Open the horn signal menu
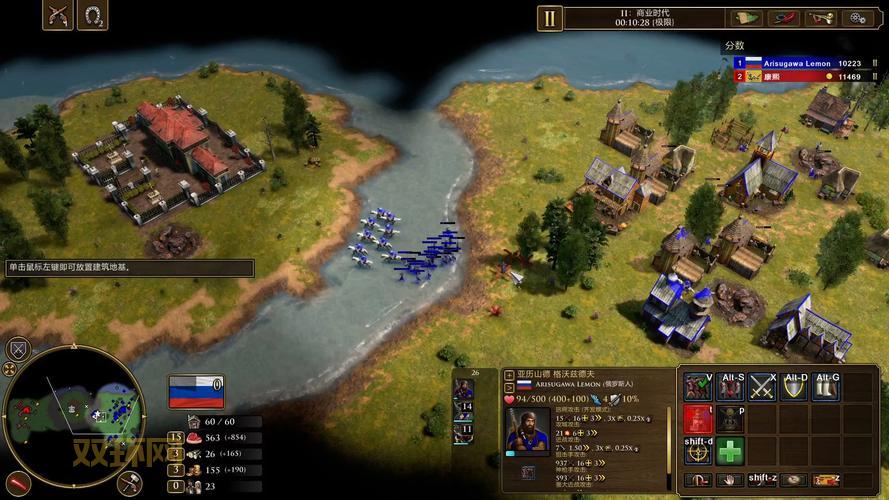This screenshot has width=889, height=500. (822, 17)
